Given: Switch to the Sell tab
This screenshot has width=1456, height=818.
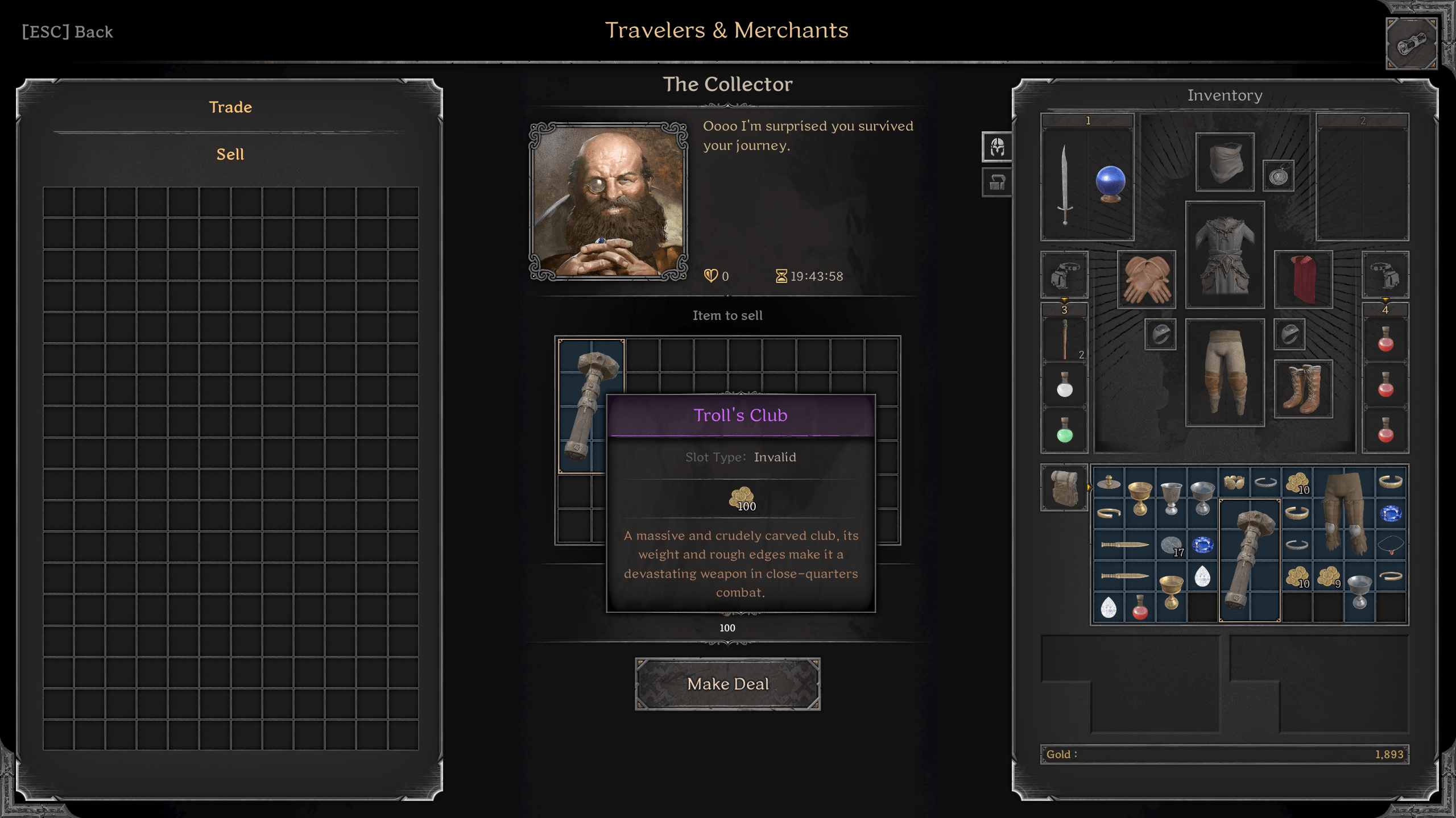Looking at the screenshot, I should tap(230, 155).
